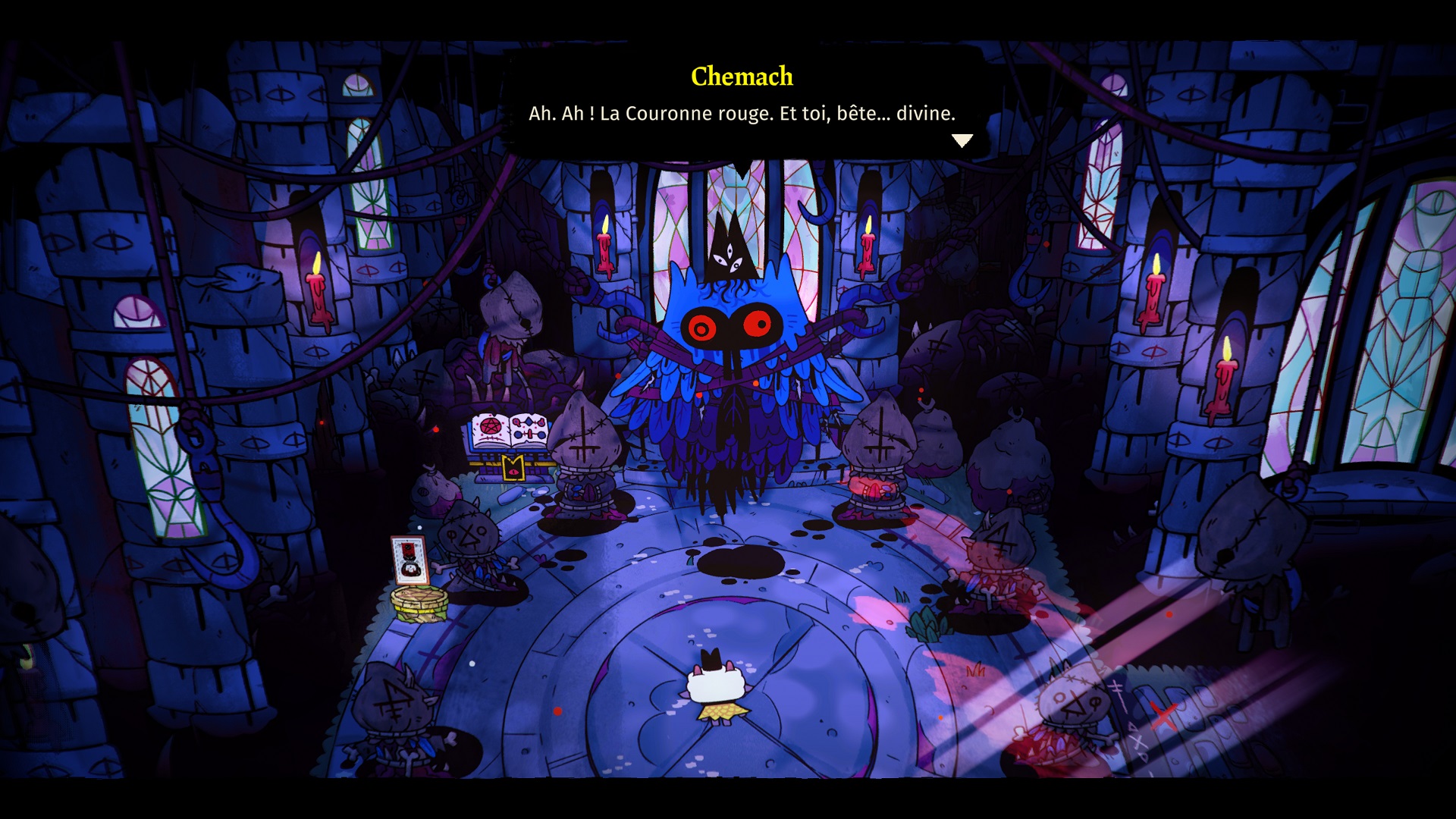Select the dialogue text line

(742, 114)
